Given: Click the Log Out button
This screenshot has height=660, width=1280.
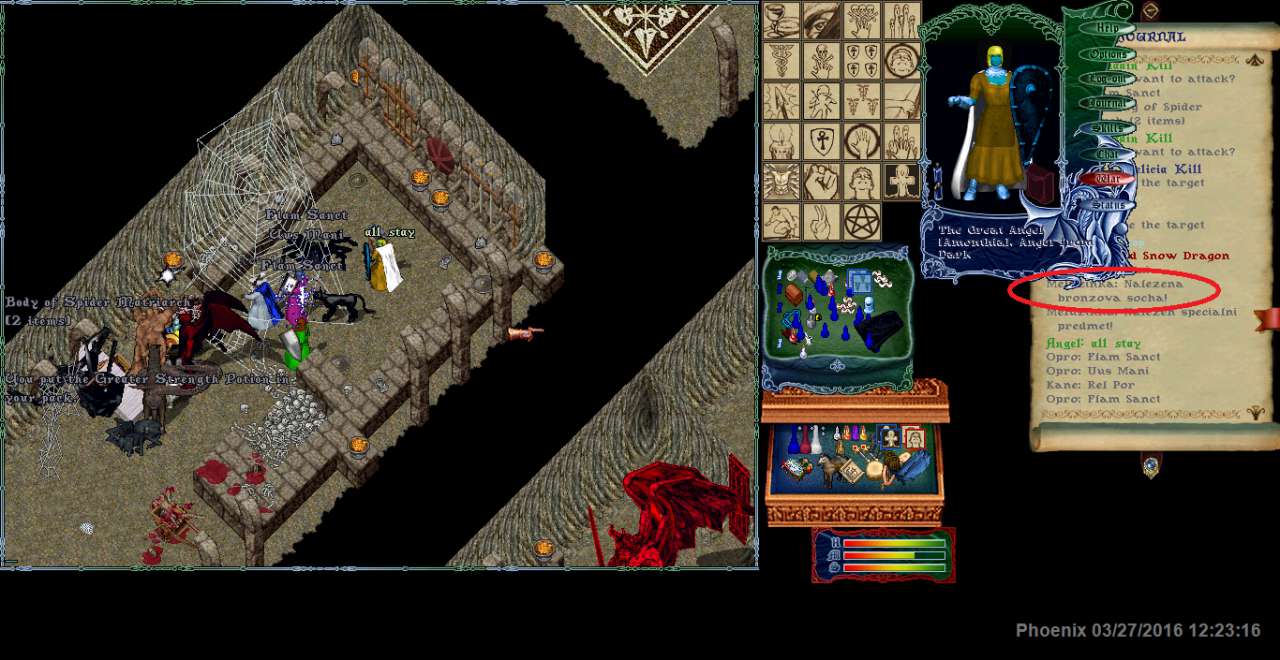Looking at the screenshot, I should click(1107, 78).
